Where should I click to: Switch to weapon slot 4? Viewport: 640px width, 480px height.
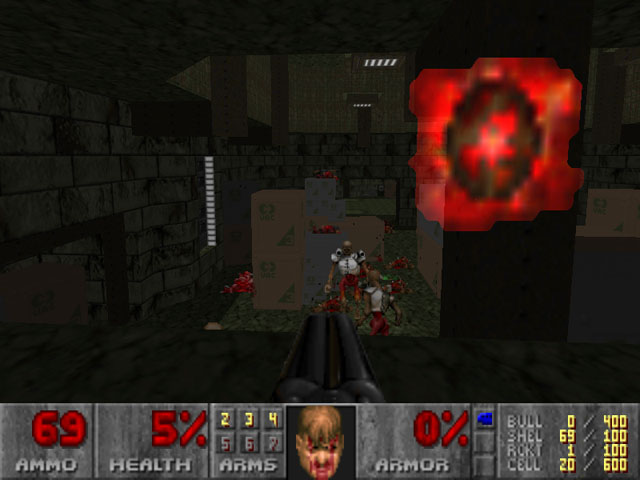coord(271,420)
